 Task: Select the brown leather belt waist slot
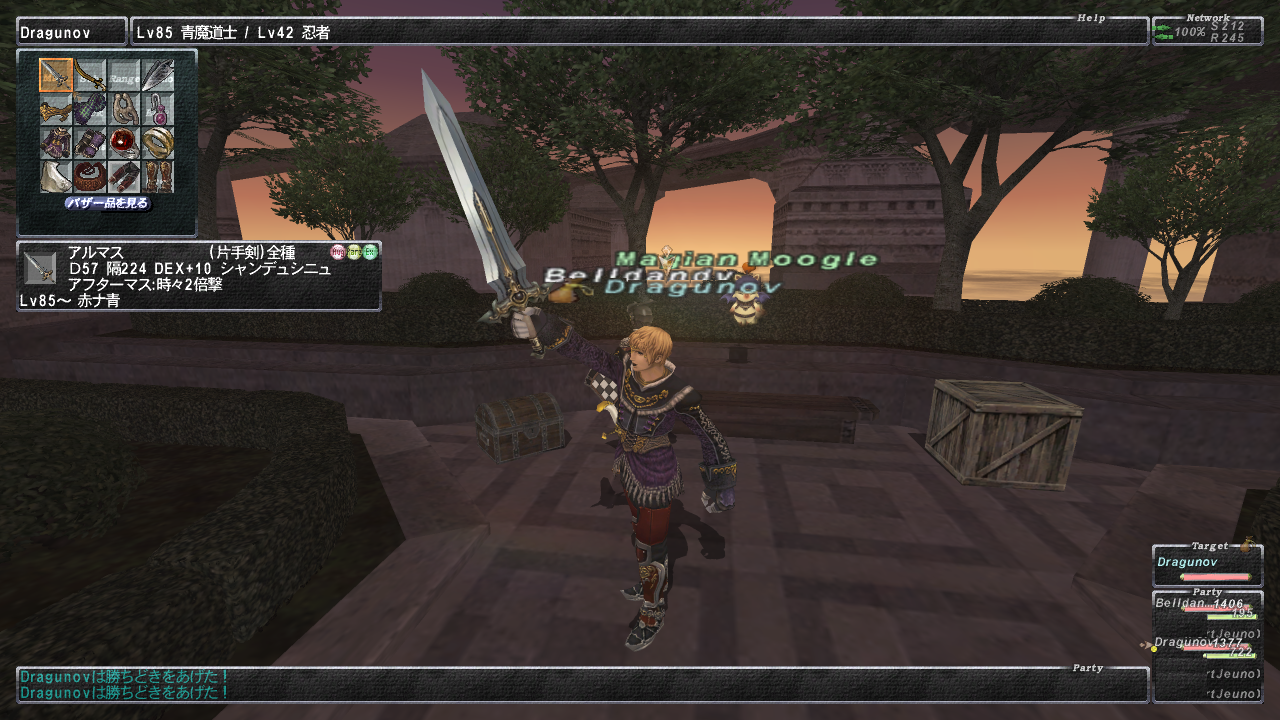[x=90, y=177]
